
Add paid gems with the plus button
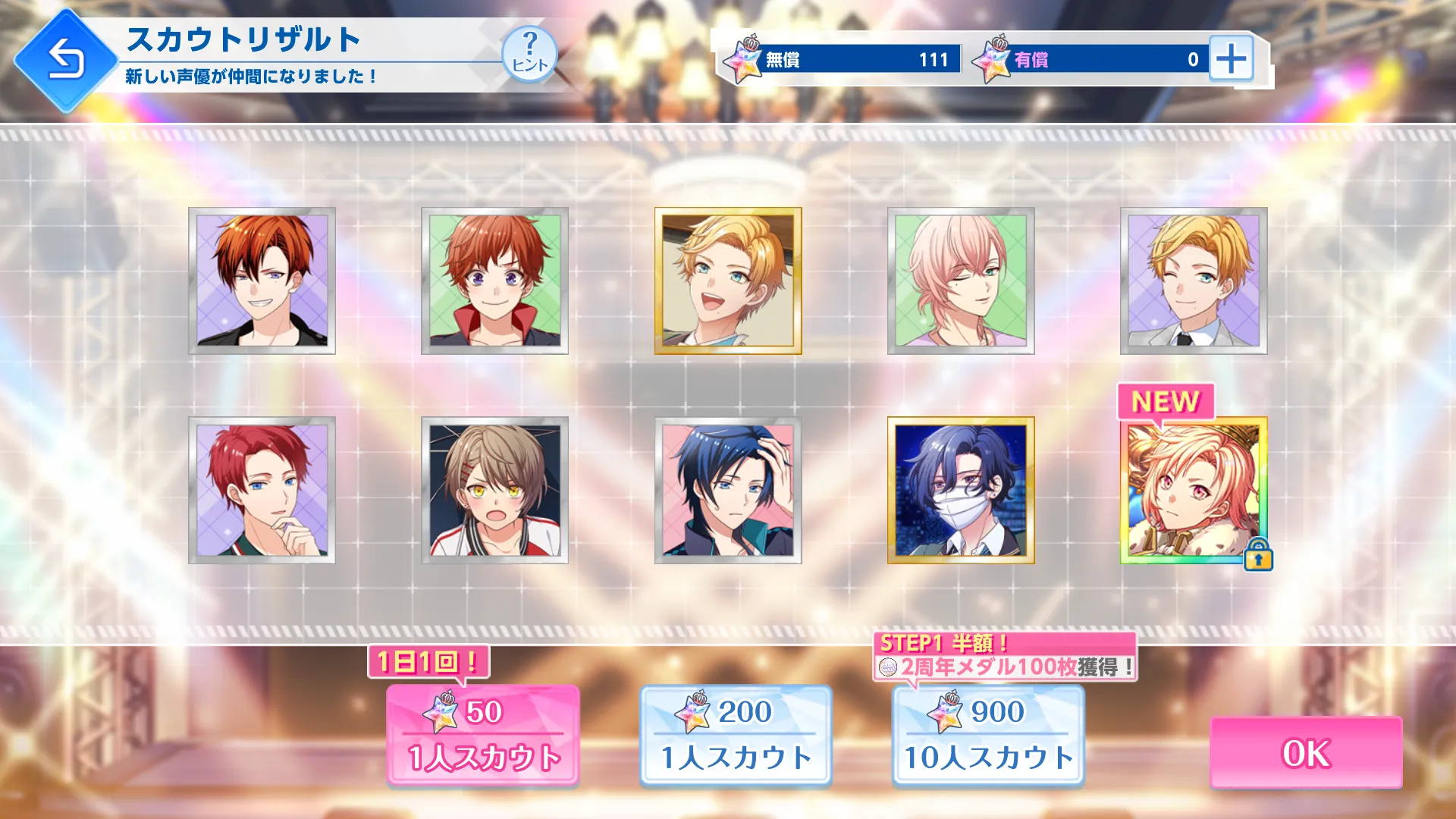point(1230,58)
